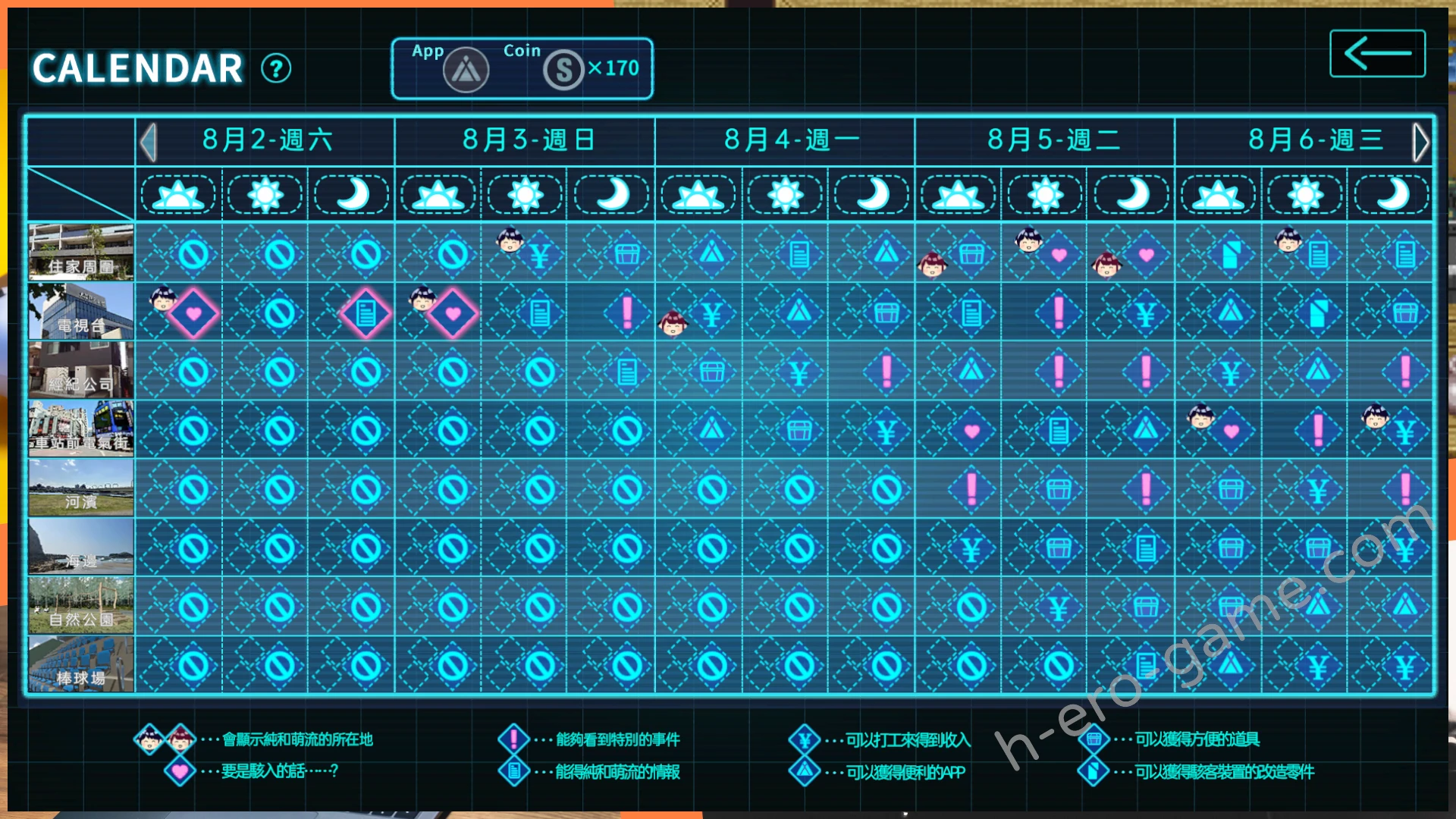Pick the 車站前電氣街 location thumbnail
The height and width of the screenshot is (819, 1456).
[81, 429]
